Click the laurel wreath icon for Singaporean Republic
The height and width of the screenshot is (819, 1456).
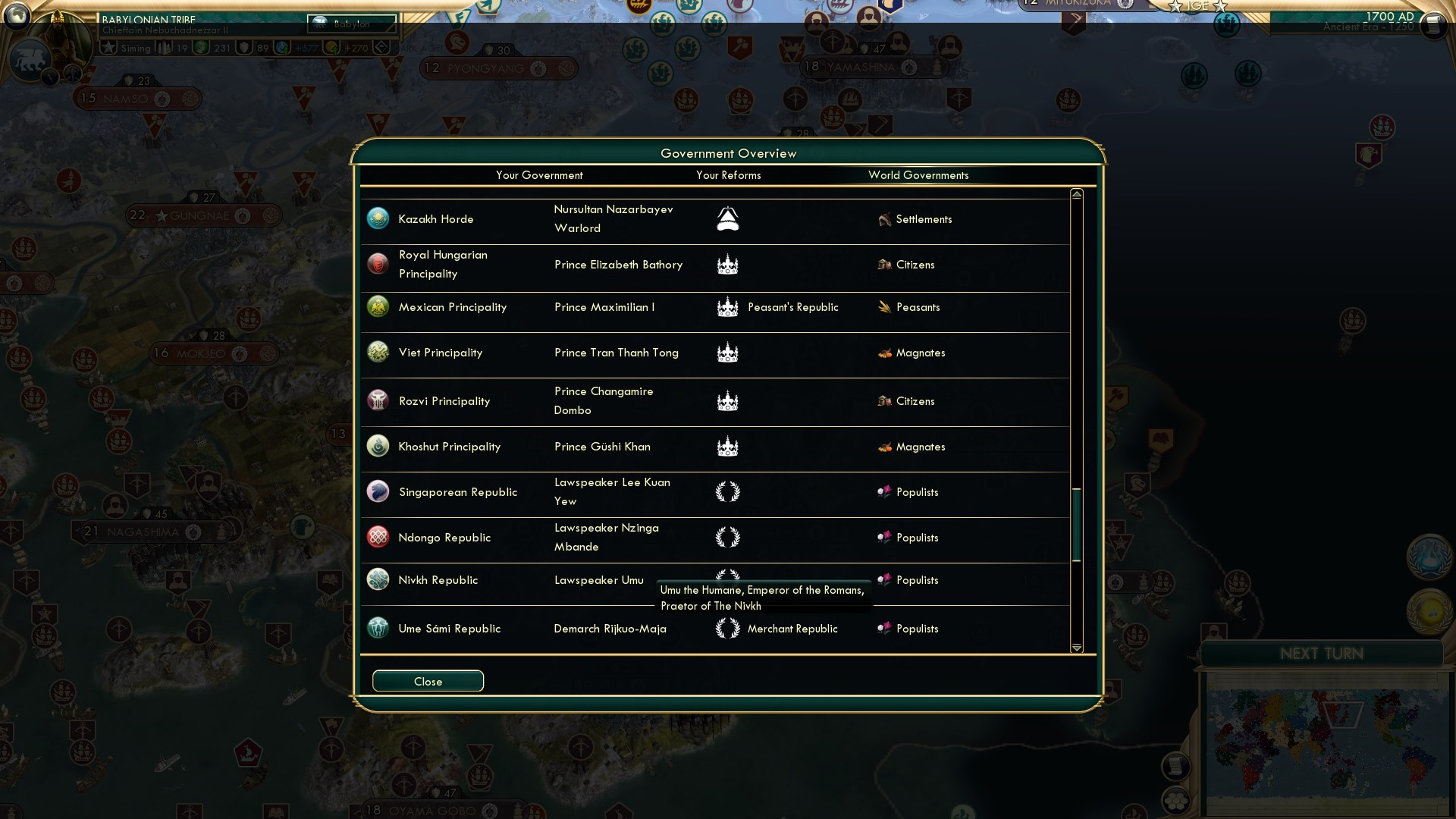(727, 491)
